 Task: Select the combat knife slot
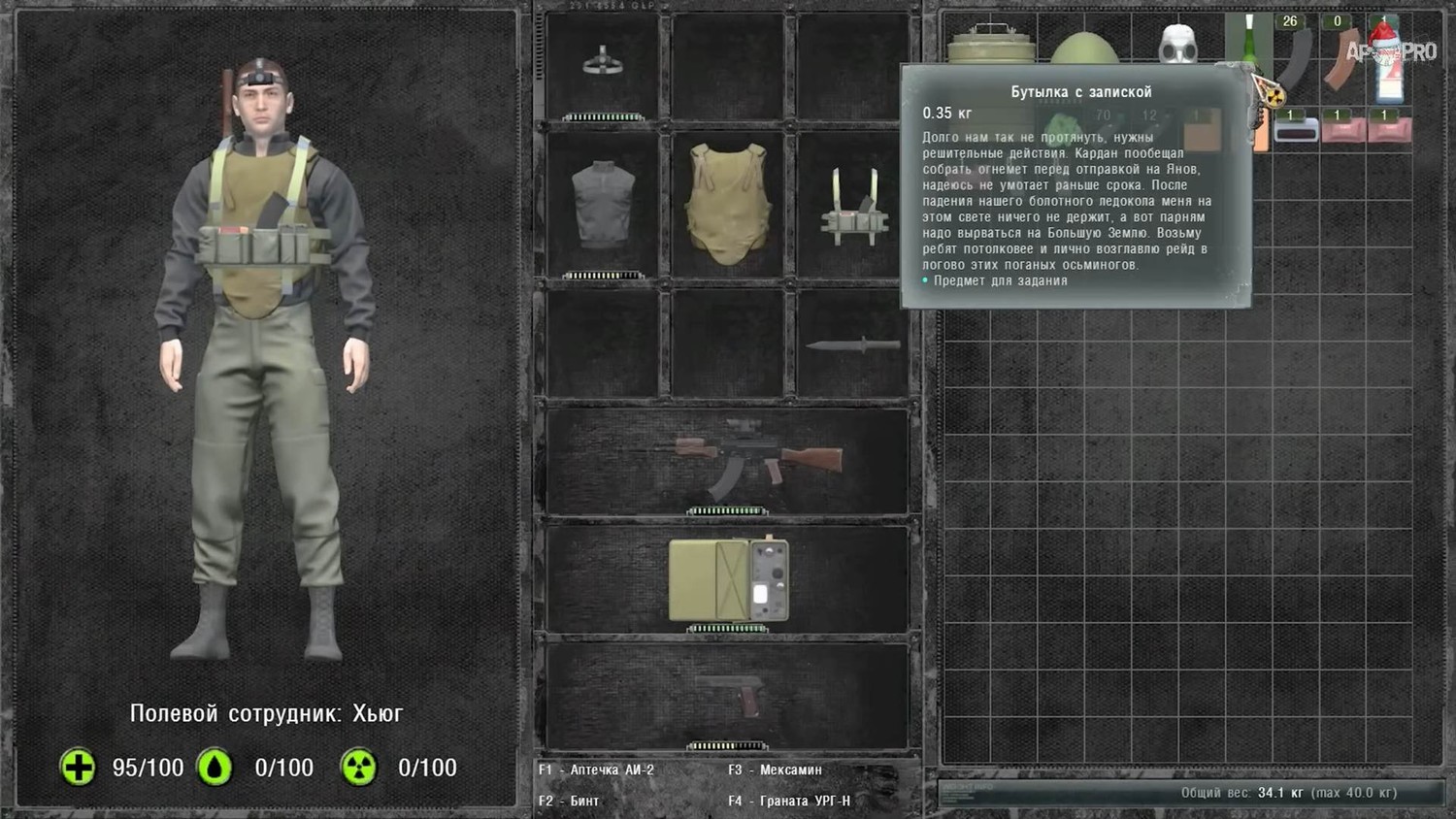click(851, 344)
